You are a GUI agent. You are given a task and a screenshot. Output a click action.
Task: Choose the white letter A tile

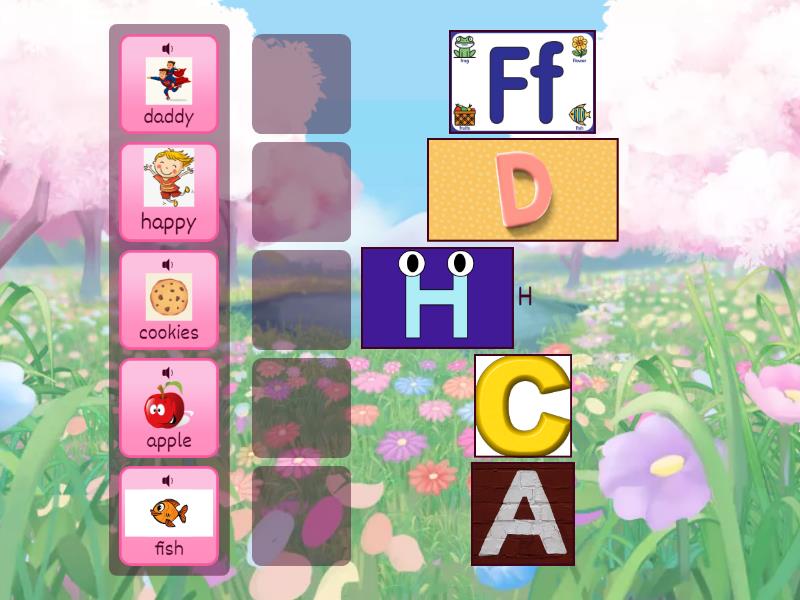523,514
